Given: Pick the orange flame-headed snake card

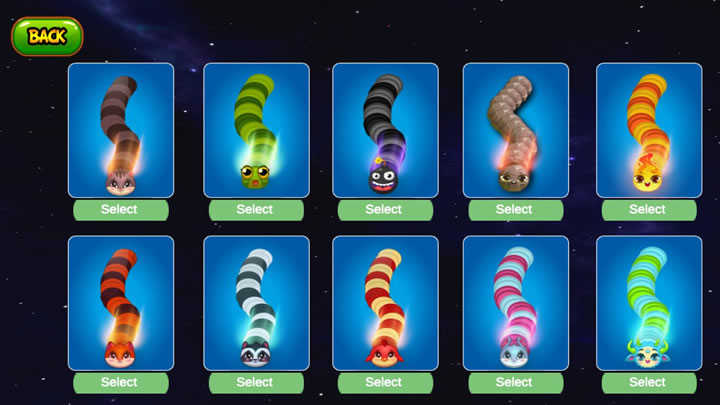Looking at the screenshot, I should pos(648,130).
